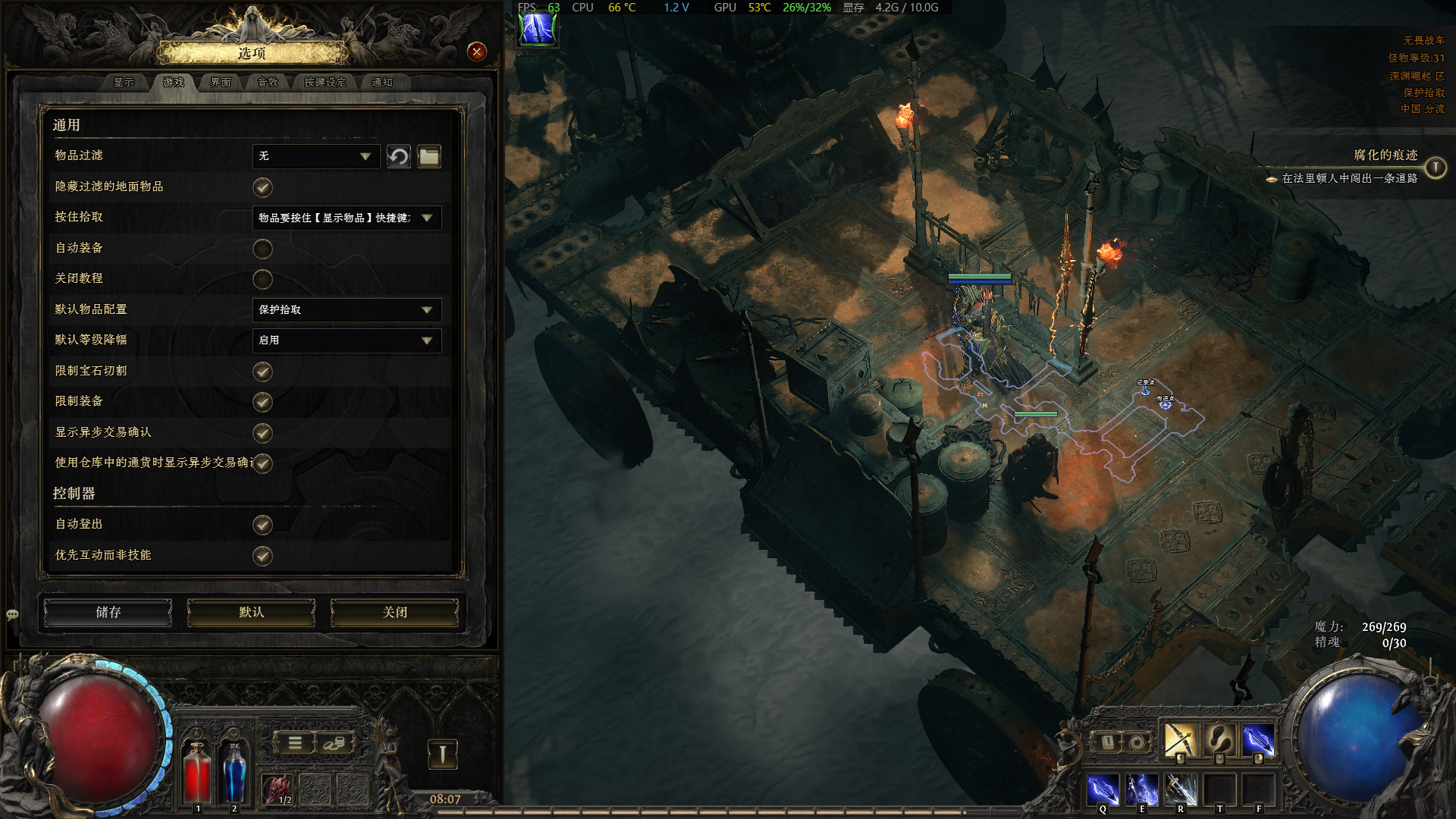The image size is (1456, 819).
Task: Expand the 按住拾取 dropdown
Action: 346,218
